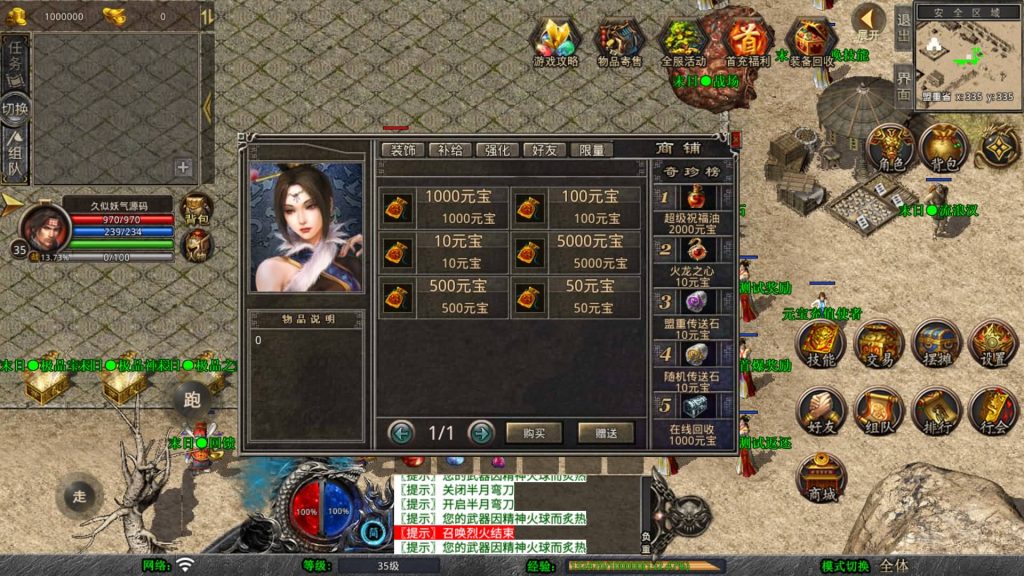Screen dimensions: 1024x576
Task: Open the 首充福利 first-recharge bonus
Action: [747, 43]
